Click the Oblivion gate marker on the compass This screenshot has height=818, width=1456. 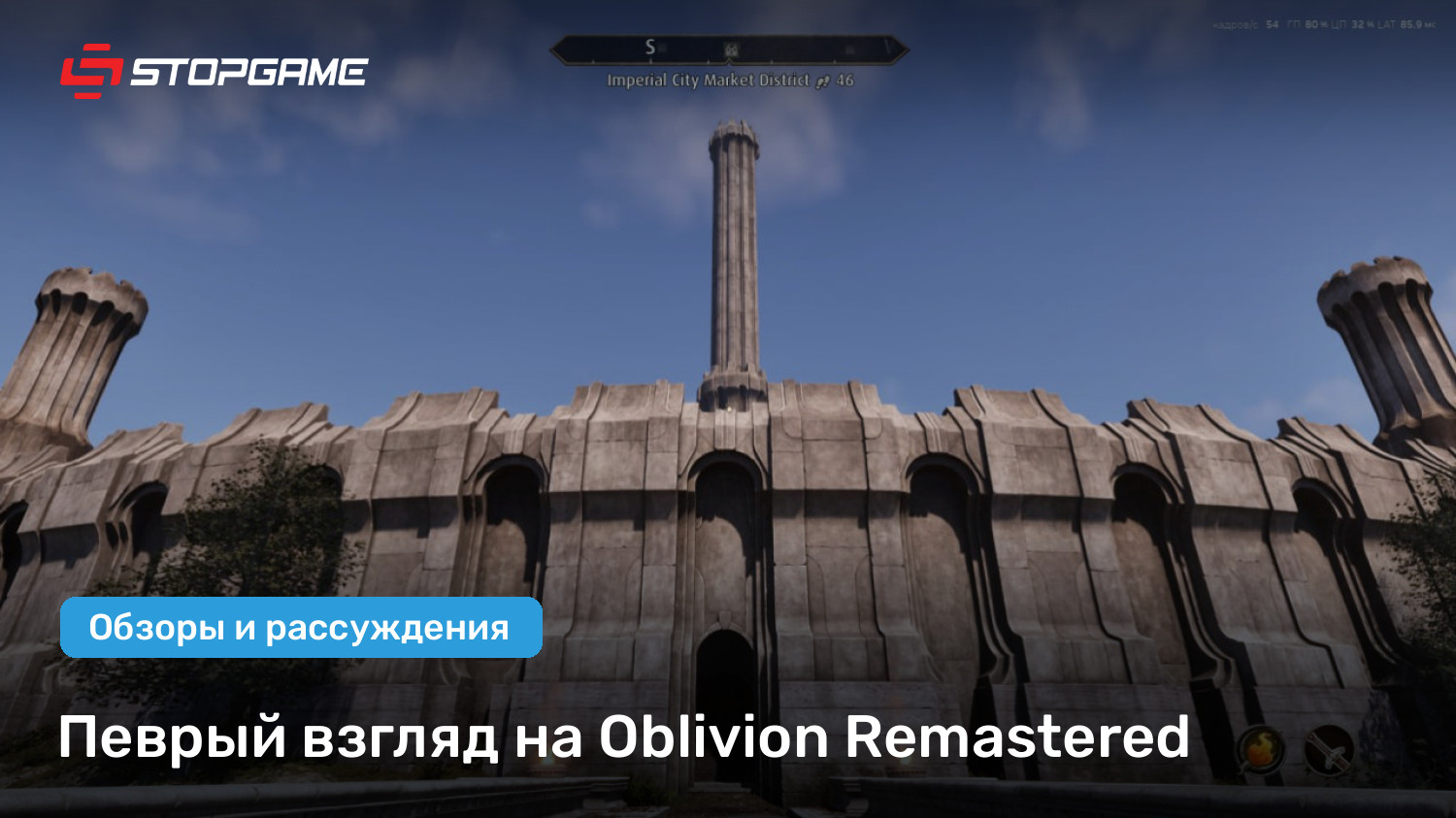730,49
